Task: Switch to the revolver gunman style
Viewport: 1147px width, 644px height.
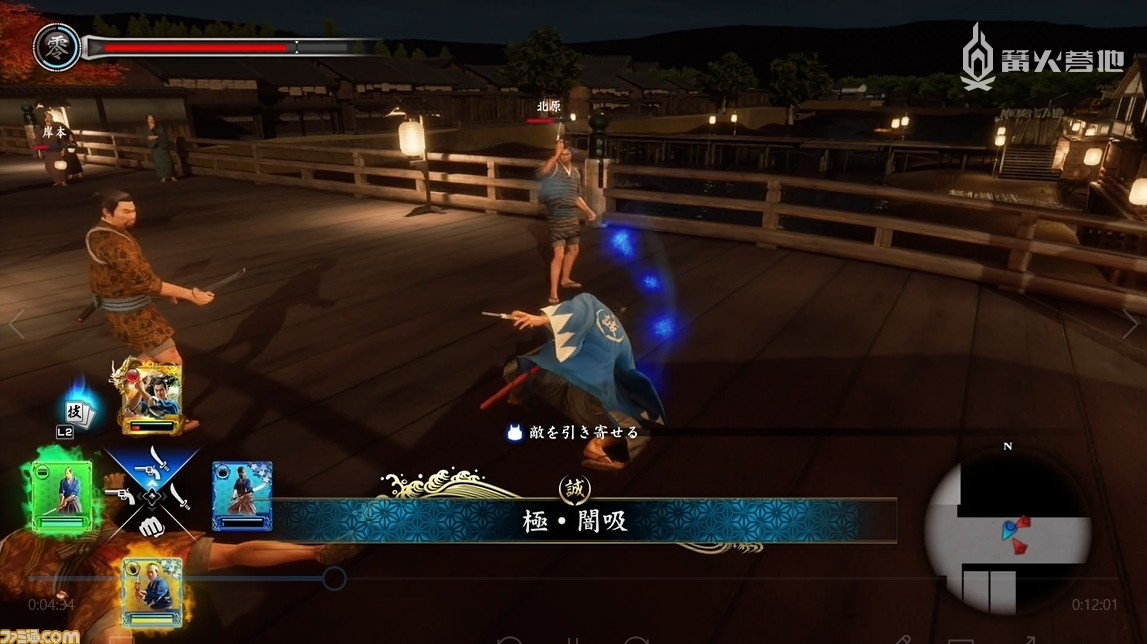Action: pos(120,495)
